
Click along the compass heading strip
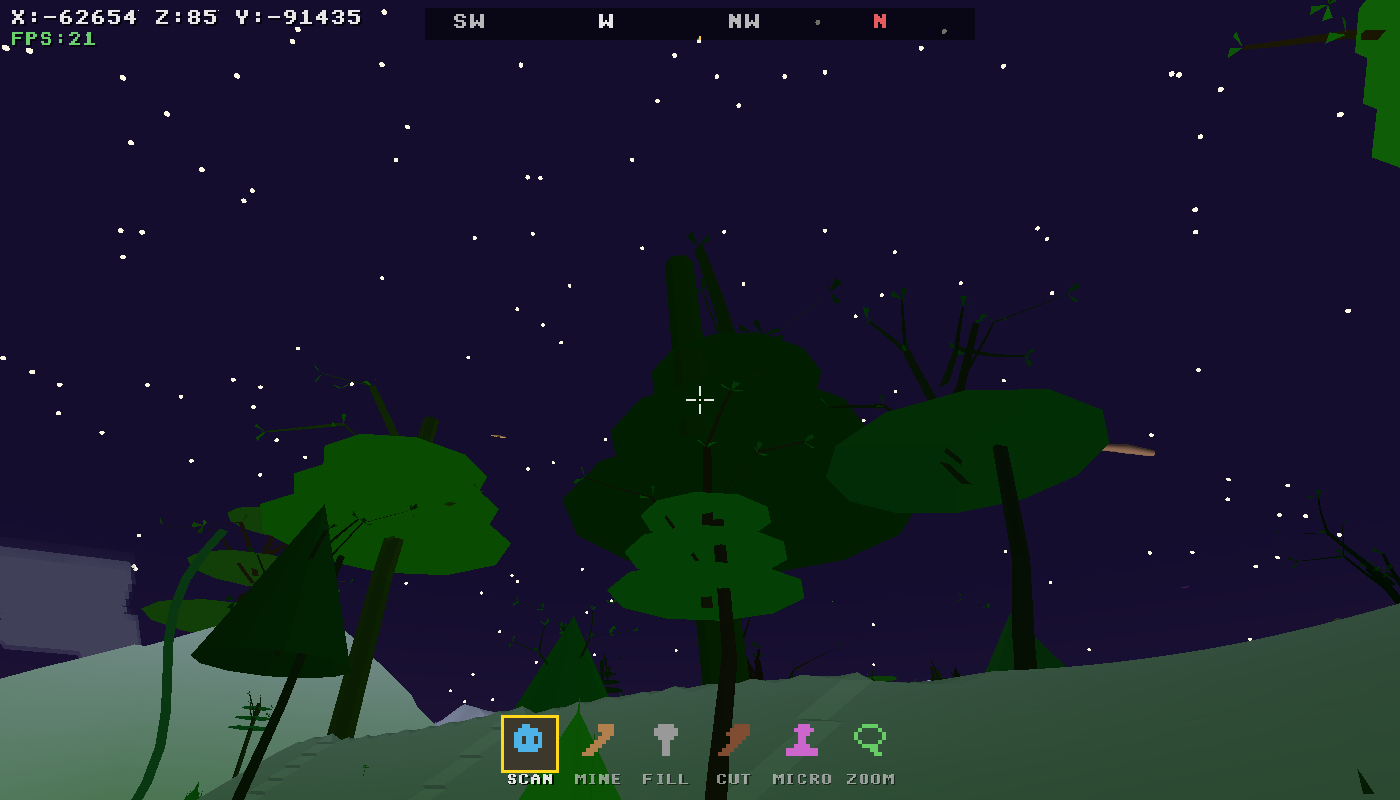(x=700, y=23)
